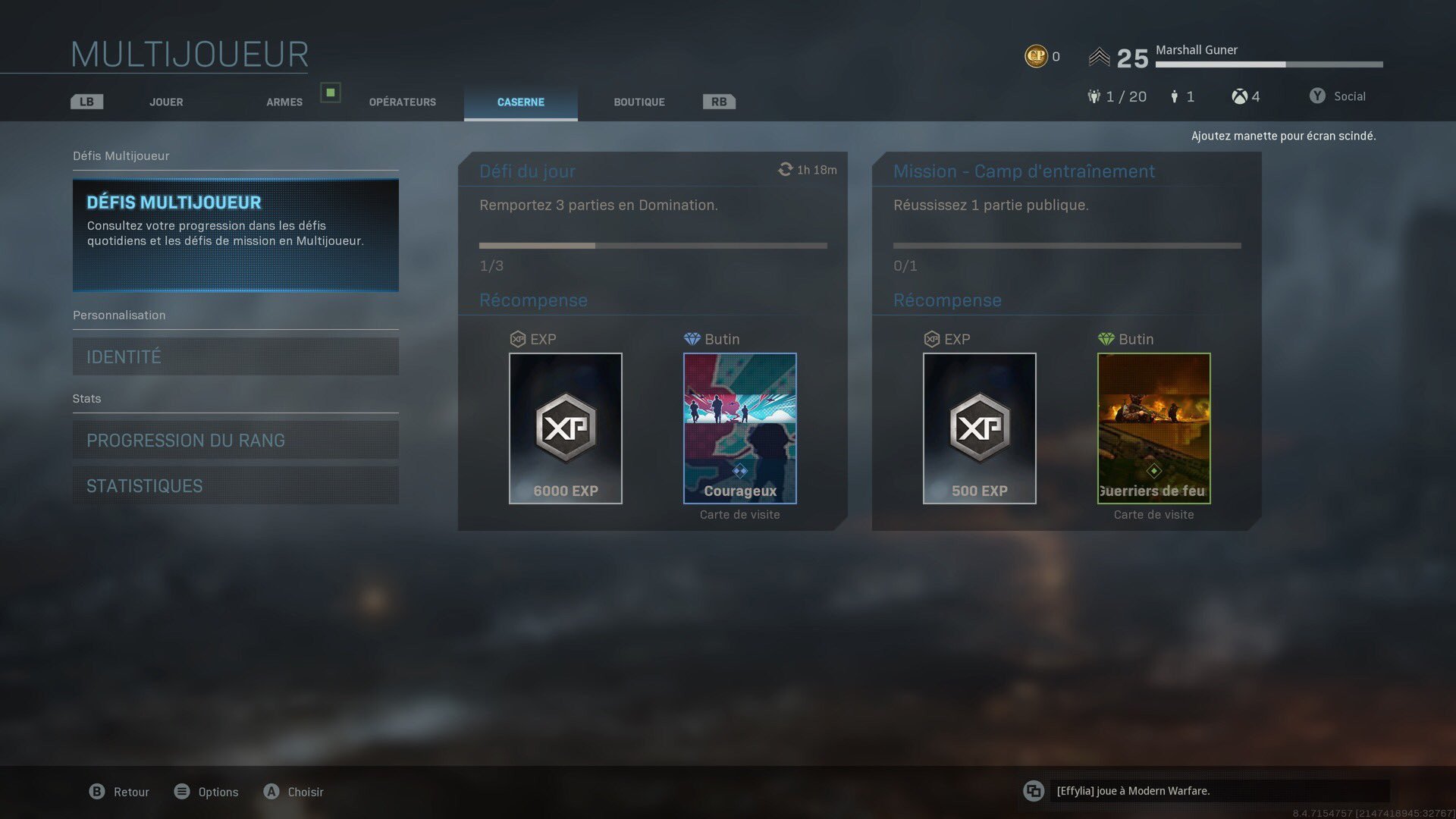Image resolution: width=1456 pixels, height=819 pixels.
Task: Switch to the CASERNE tab
Action: tap(520, 102)
